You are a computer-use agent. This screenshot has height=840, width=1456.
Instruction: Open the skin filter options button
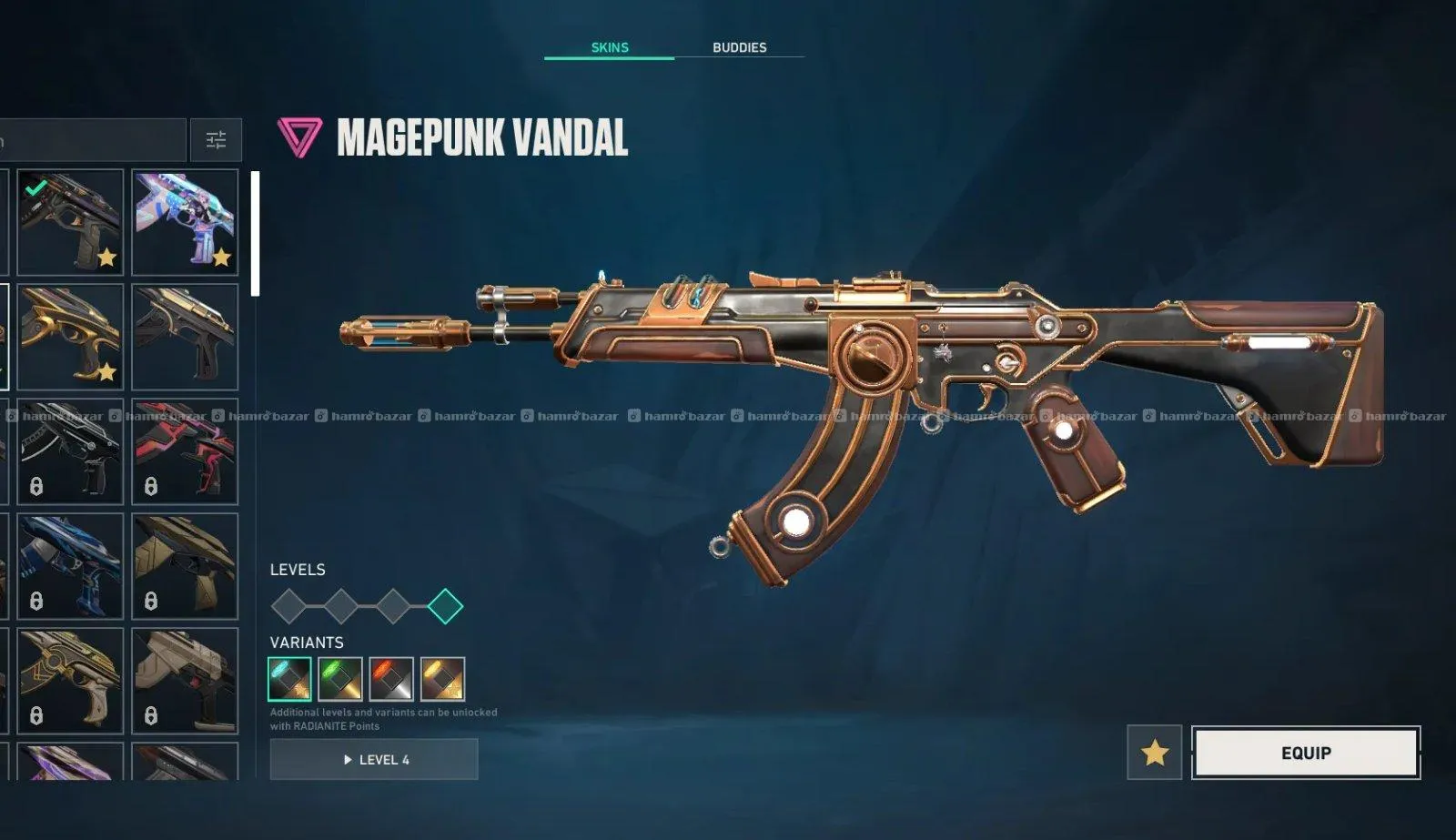tap(216, 140)
